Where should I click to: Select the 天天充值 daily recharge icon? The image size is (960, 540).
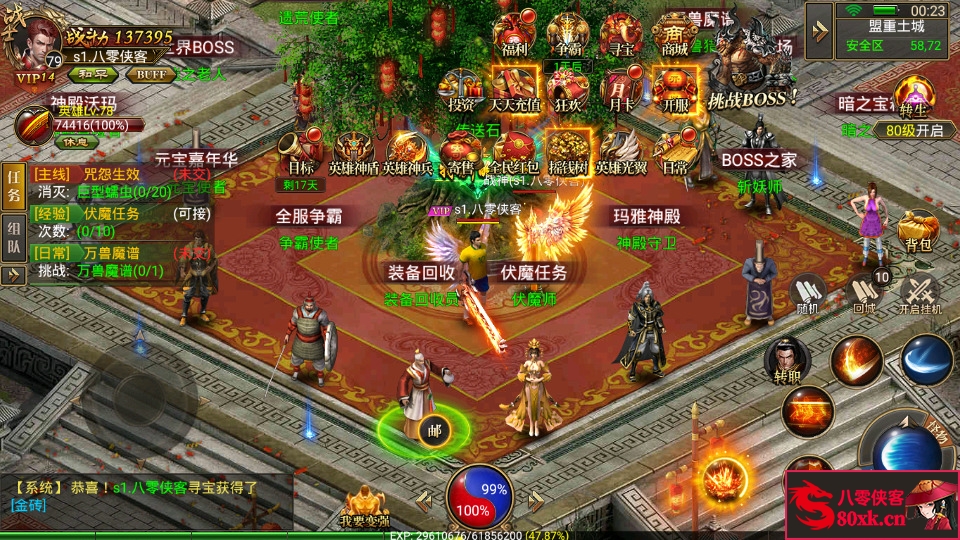[x=515, y=89]
